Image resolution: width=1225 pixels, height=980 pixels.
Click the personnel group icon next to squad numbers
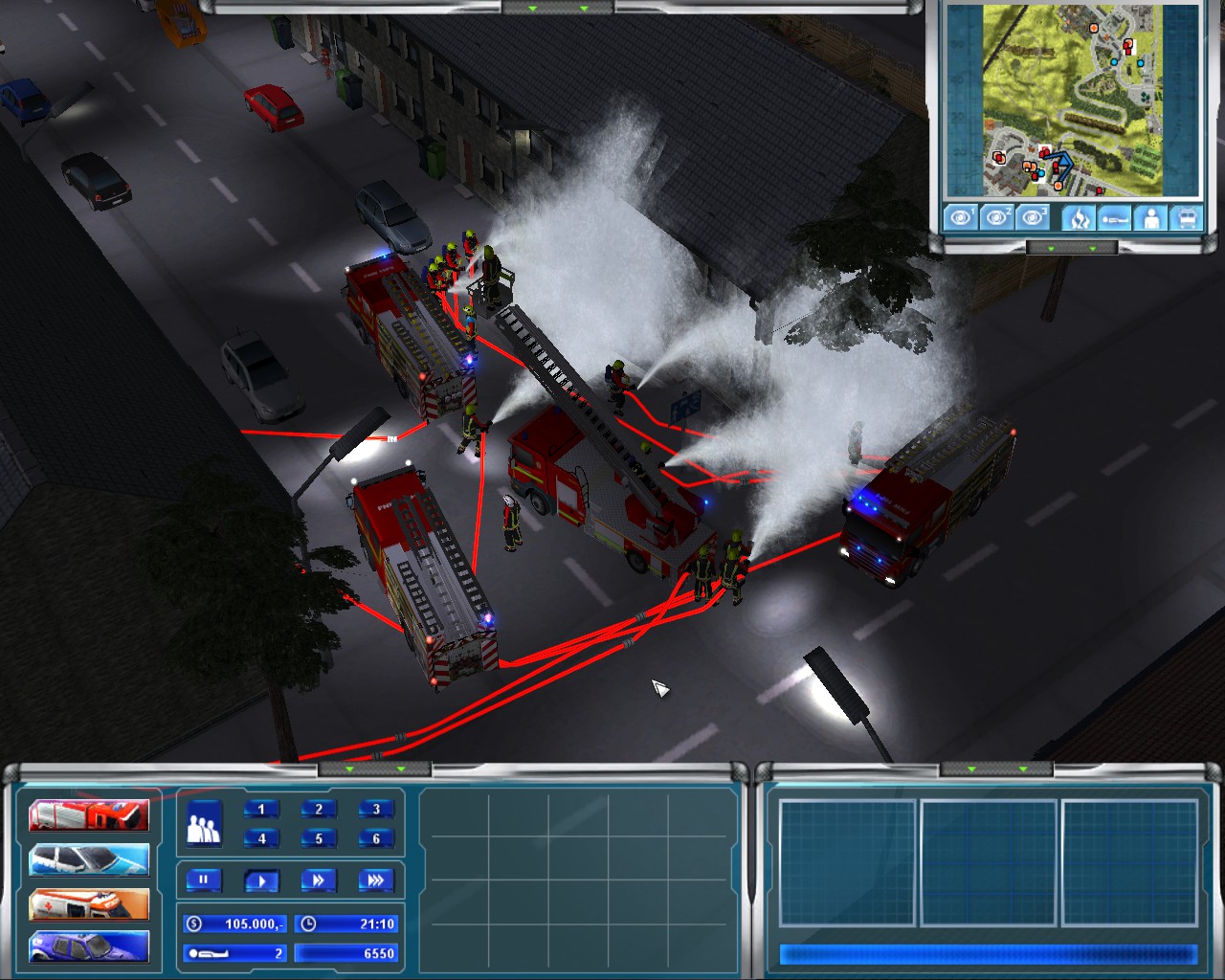pos(203,824)
